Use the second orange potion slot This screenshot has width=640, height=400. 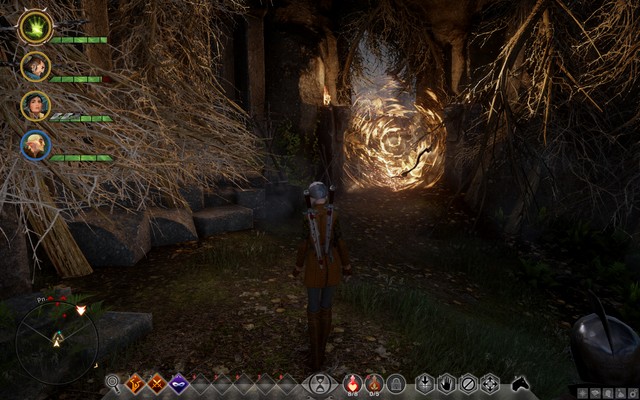click(x=373, y=382)
